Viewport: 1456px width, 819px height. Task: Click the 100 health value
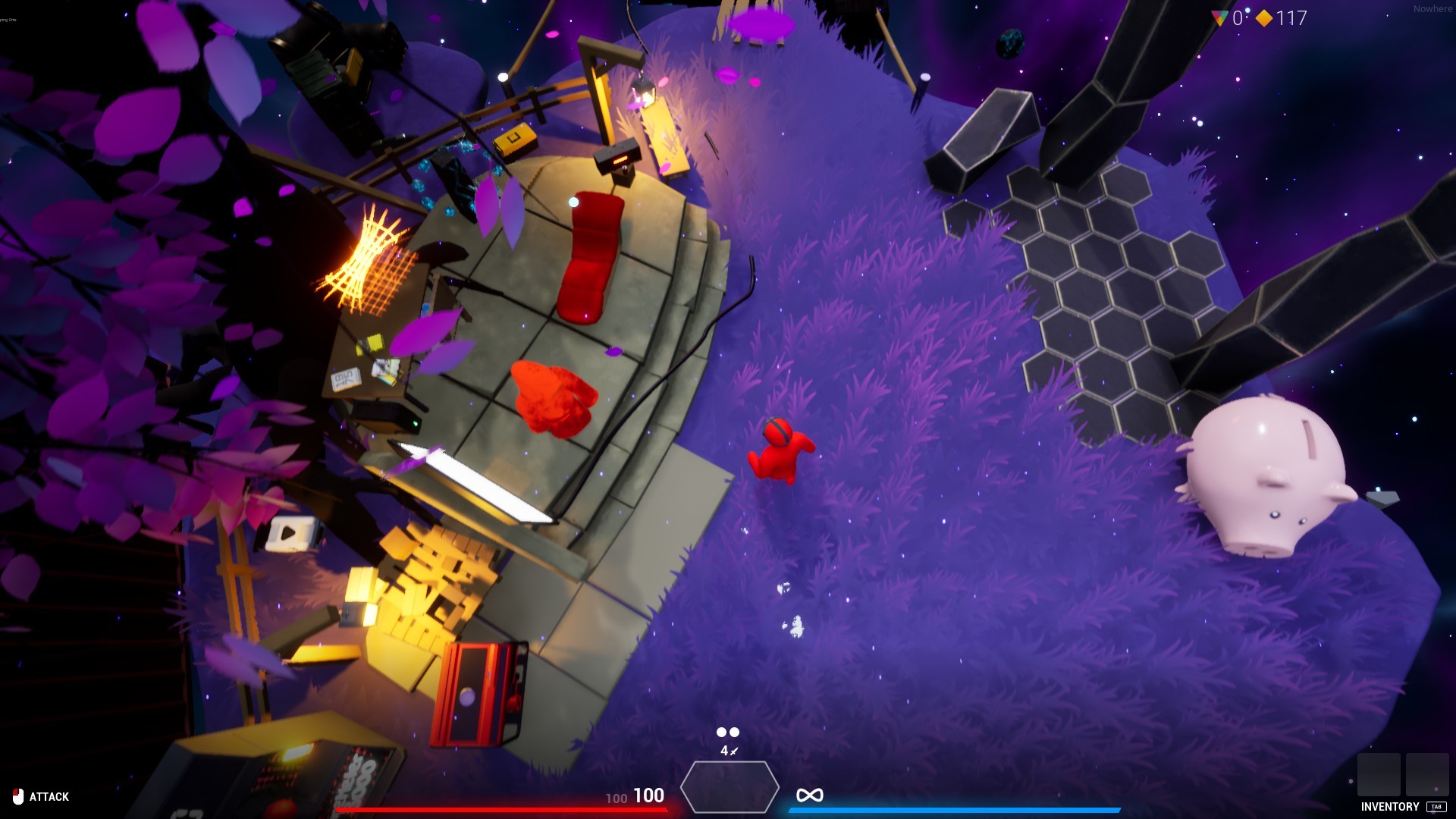(648, 796)
